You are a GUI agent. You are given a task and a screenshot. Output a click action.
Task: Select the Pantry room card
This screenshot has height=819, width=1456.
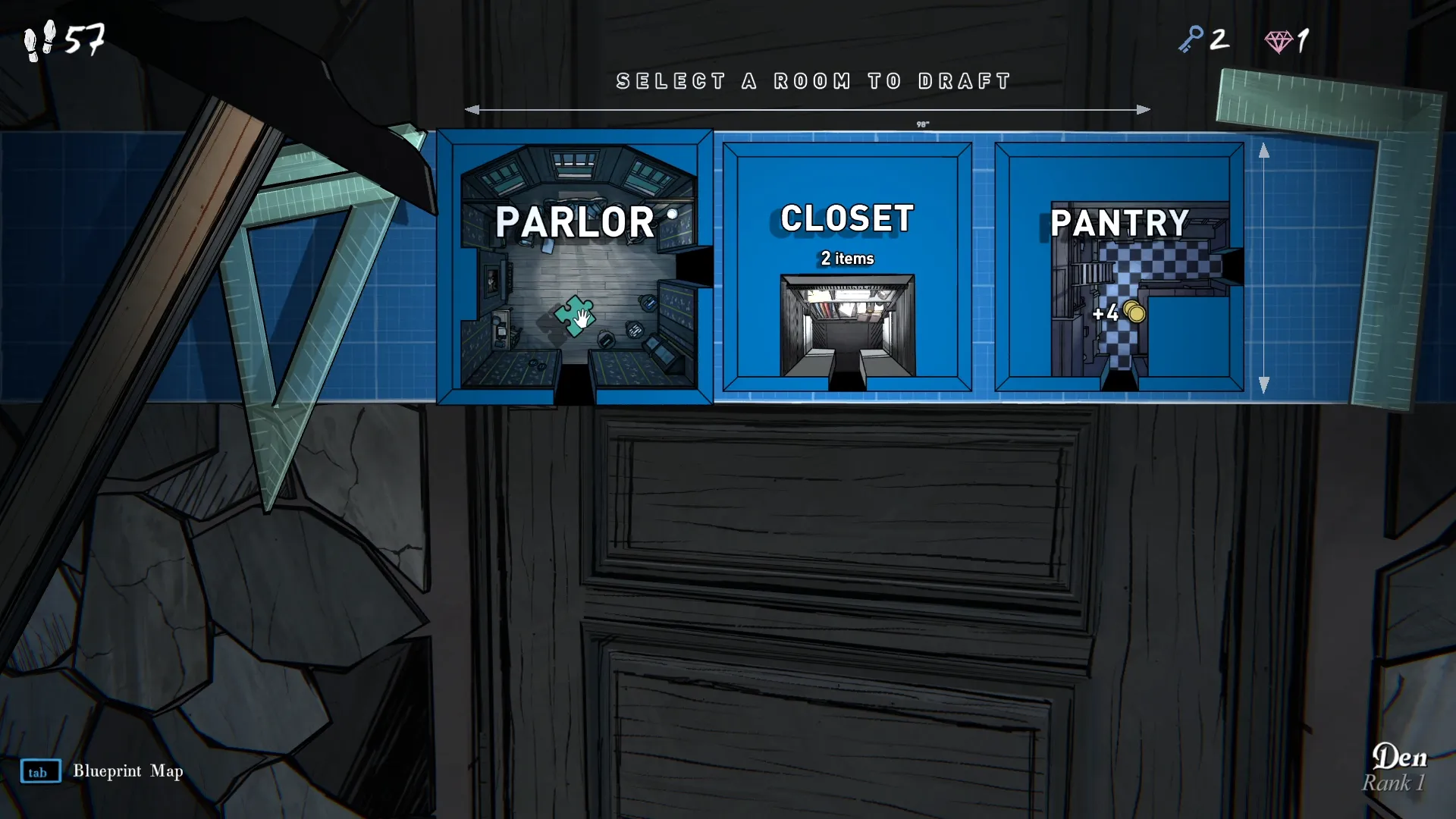[1119, 267]
